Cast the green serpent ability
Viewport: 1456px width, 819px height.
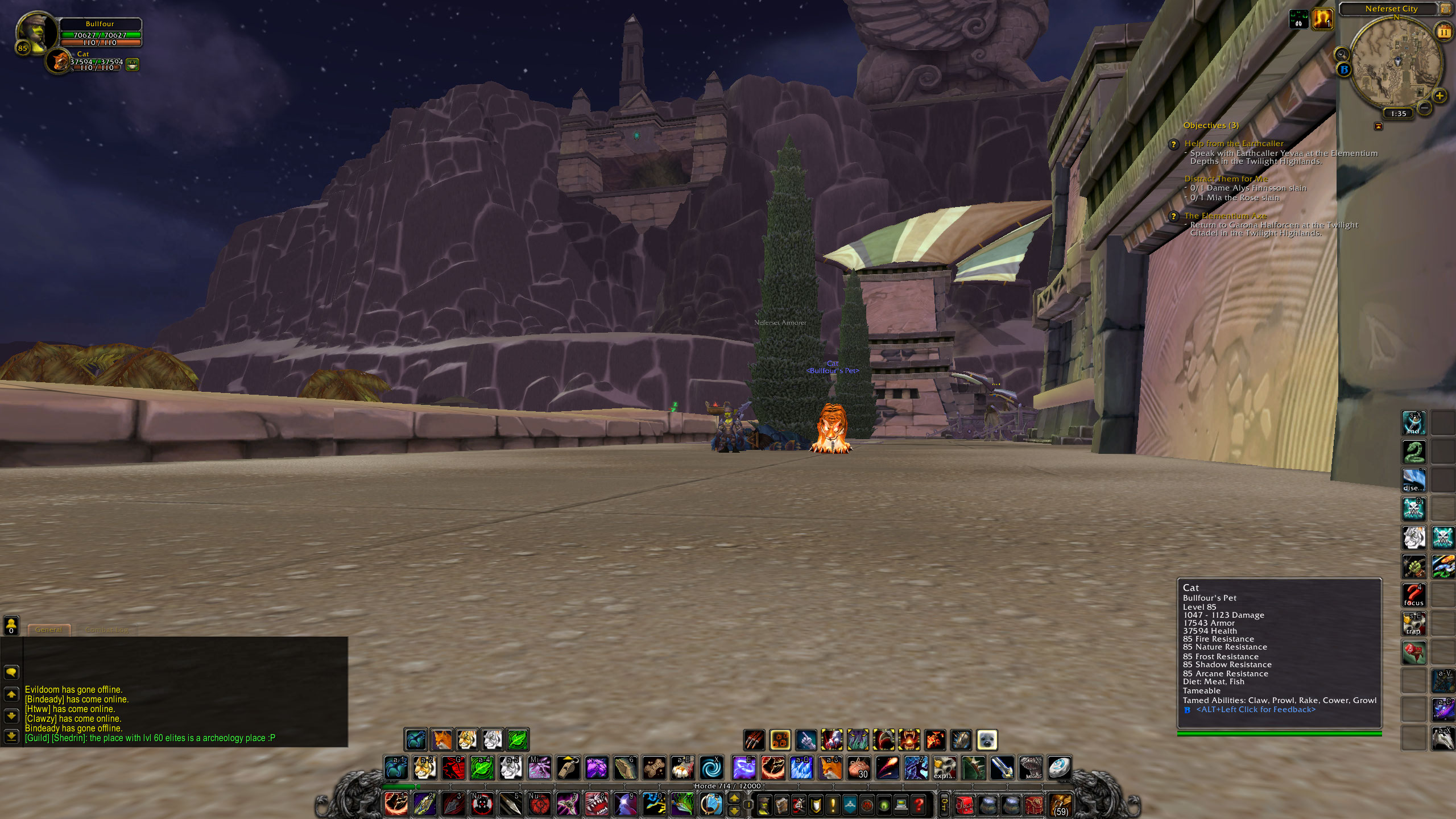point(1413,452)
